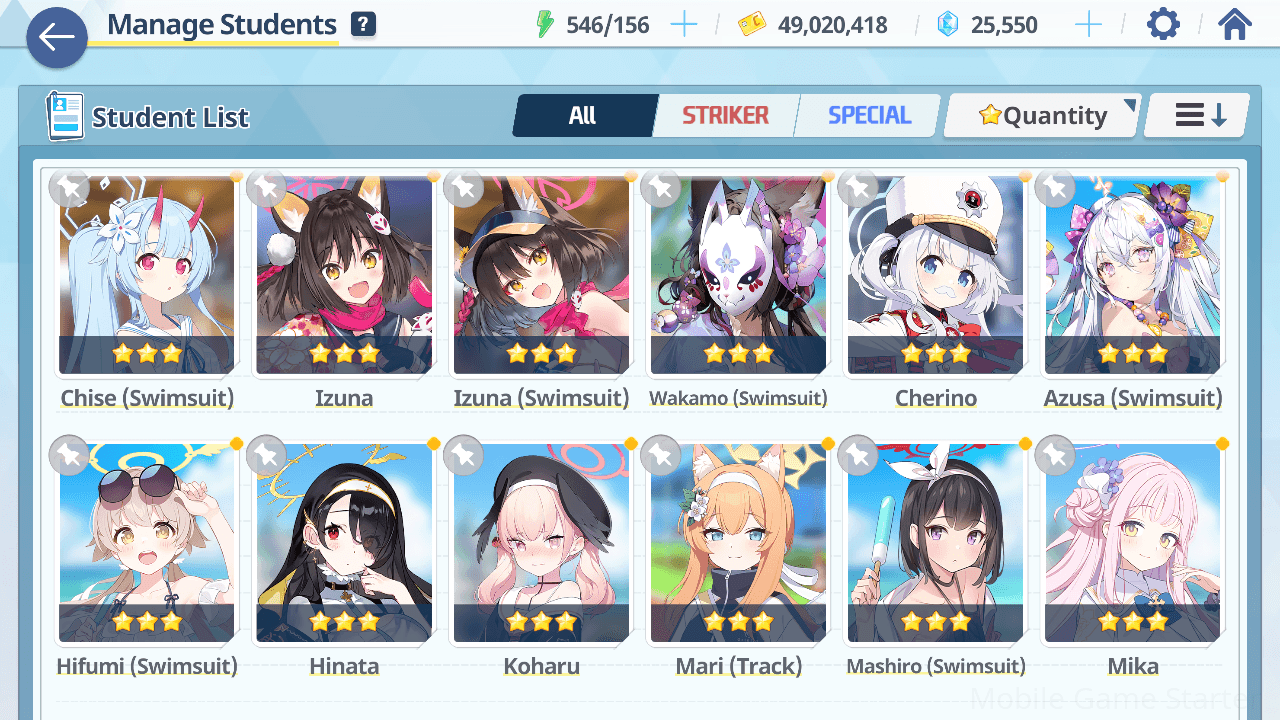Open the Manage Students help question mark
Viewport: 1280px width, 720px height.
[x=364, y=25]
